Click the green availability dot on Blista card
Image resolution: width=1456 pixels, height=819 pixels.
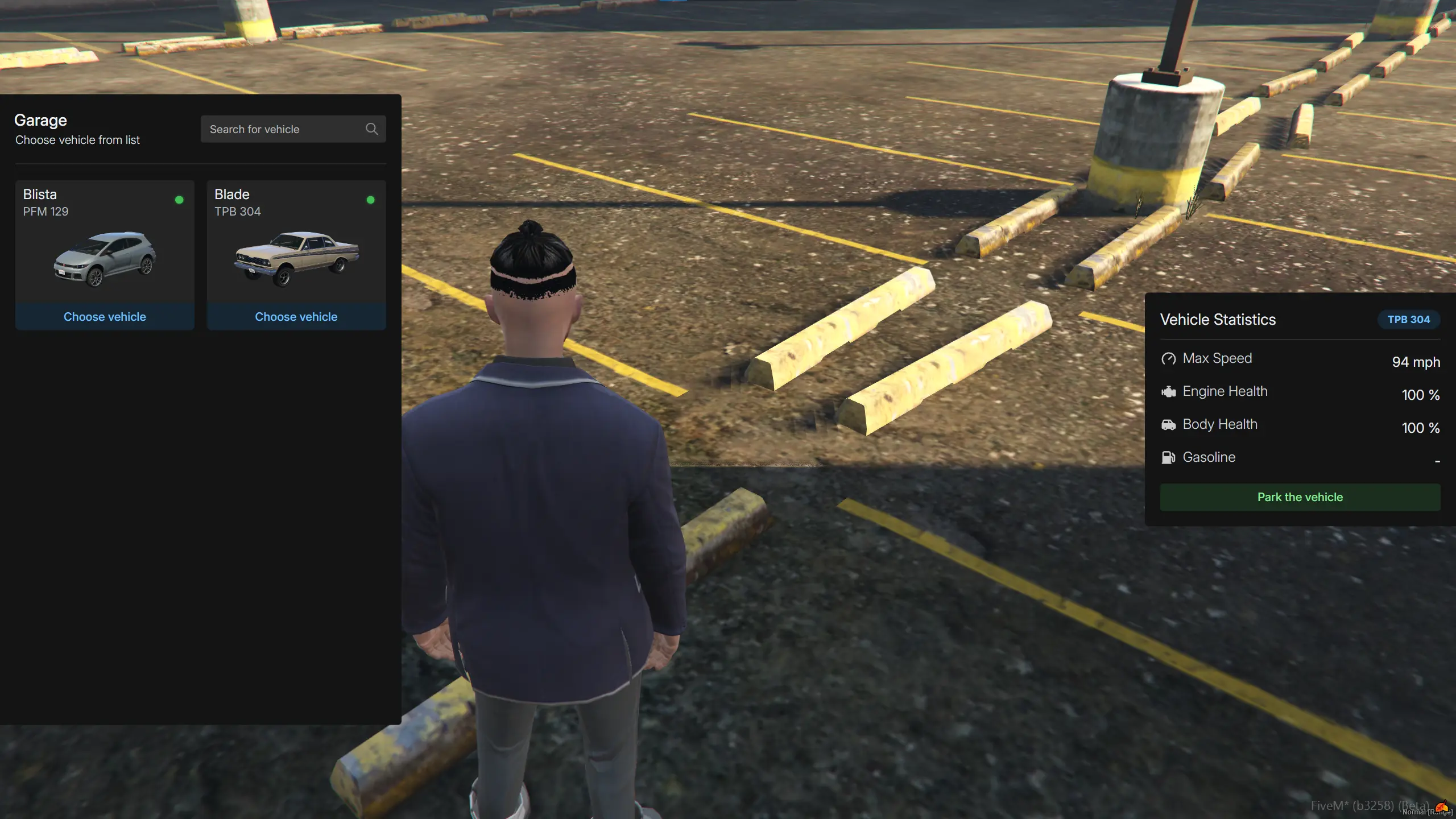(180, 200)
